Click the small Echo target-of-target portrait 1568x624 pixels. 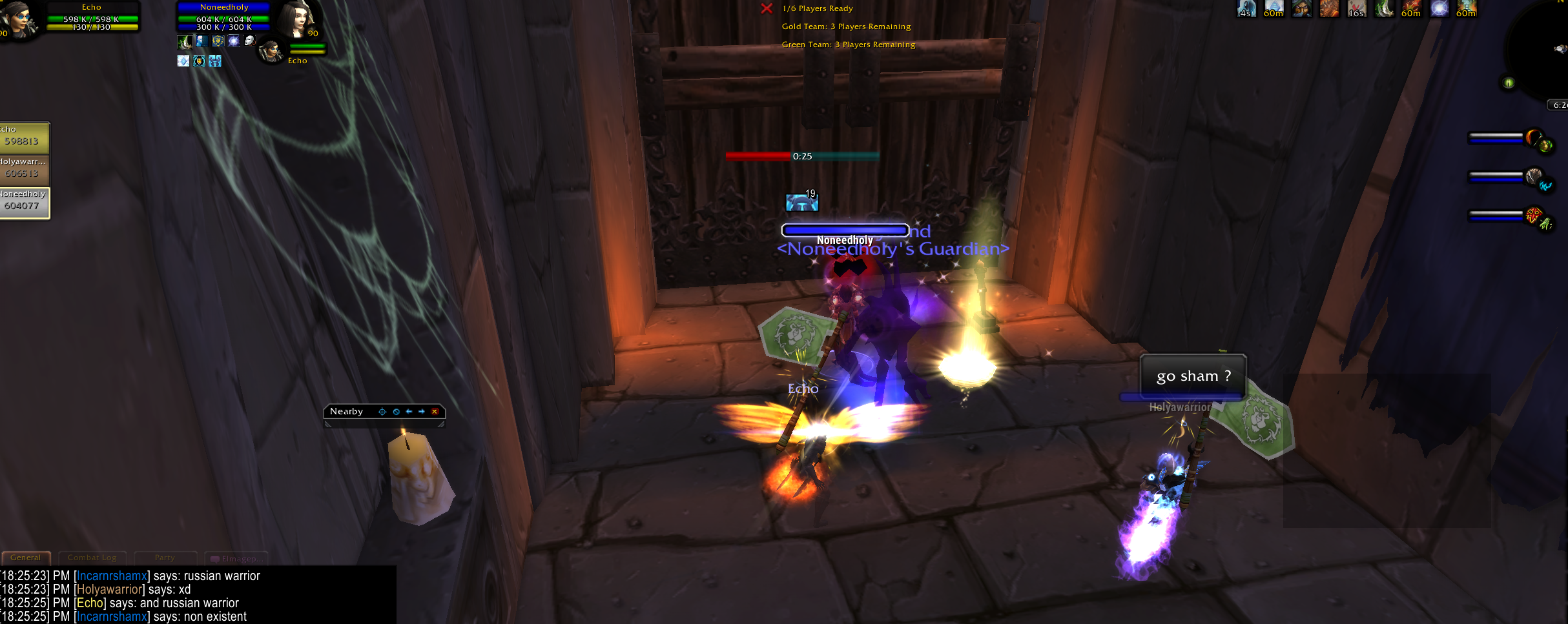point(271,52)
